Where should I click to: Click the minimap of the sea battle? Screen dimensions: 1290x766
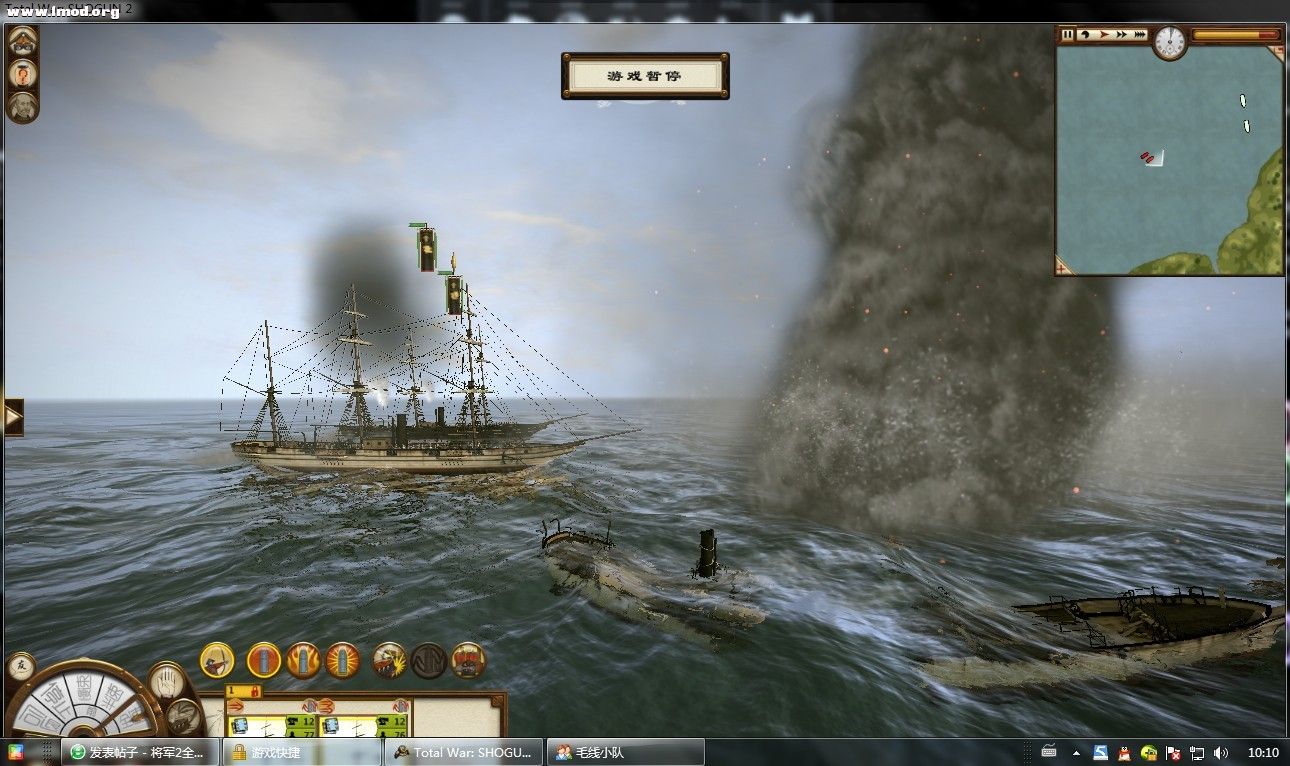pos(1168,158)
